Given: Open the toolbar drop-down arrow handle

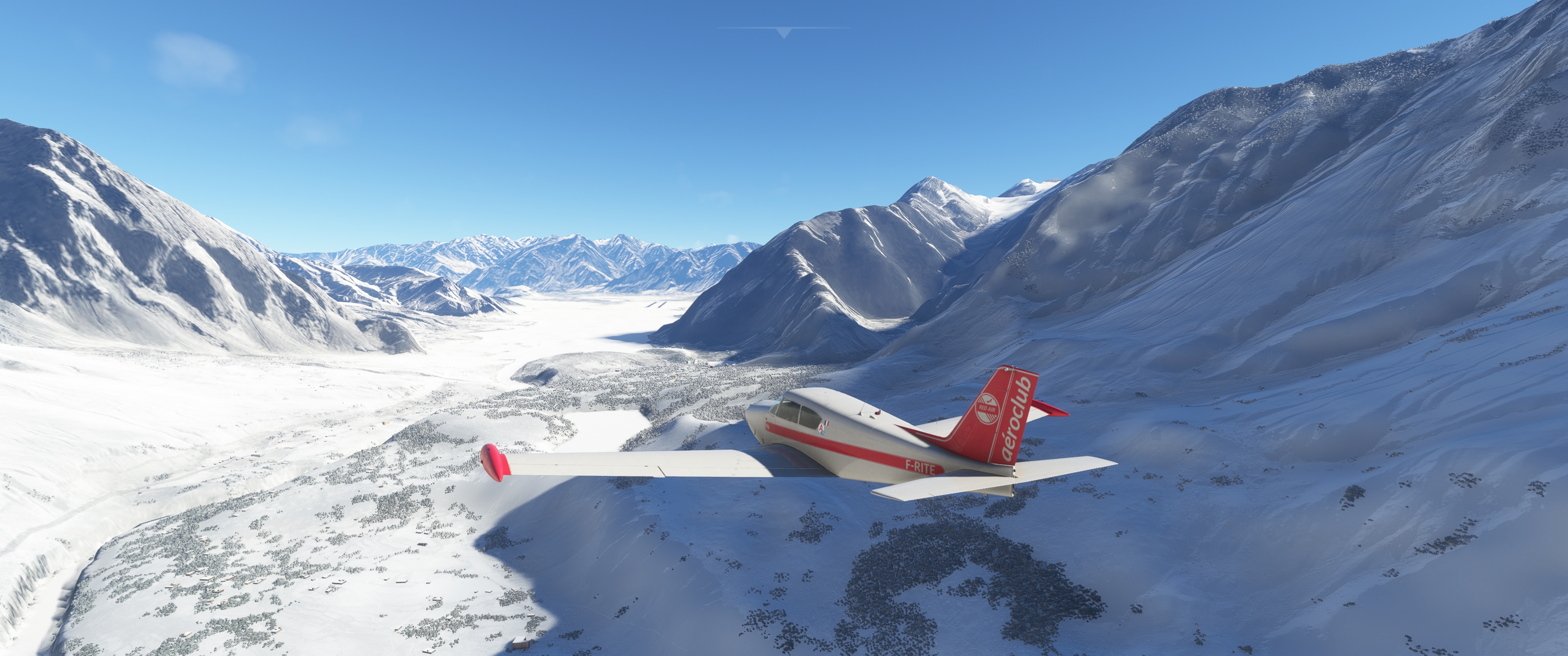Looking at the screenshot, I should tap(784, 33).
